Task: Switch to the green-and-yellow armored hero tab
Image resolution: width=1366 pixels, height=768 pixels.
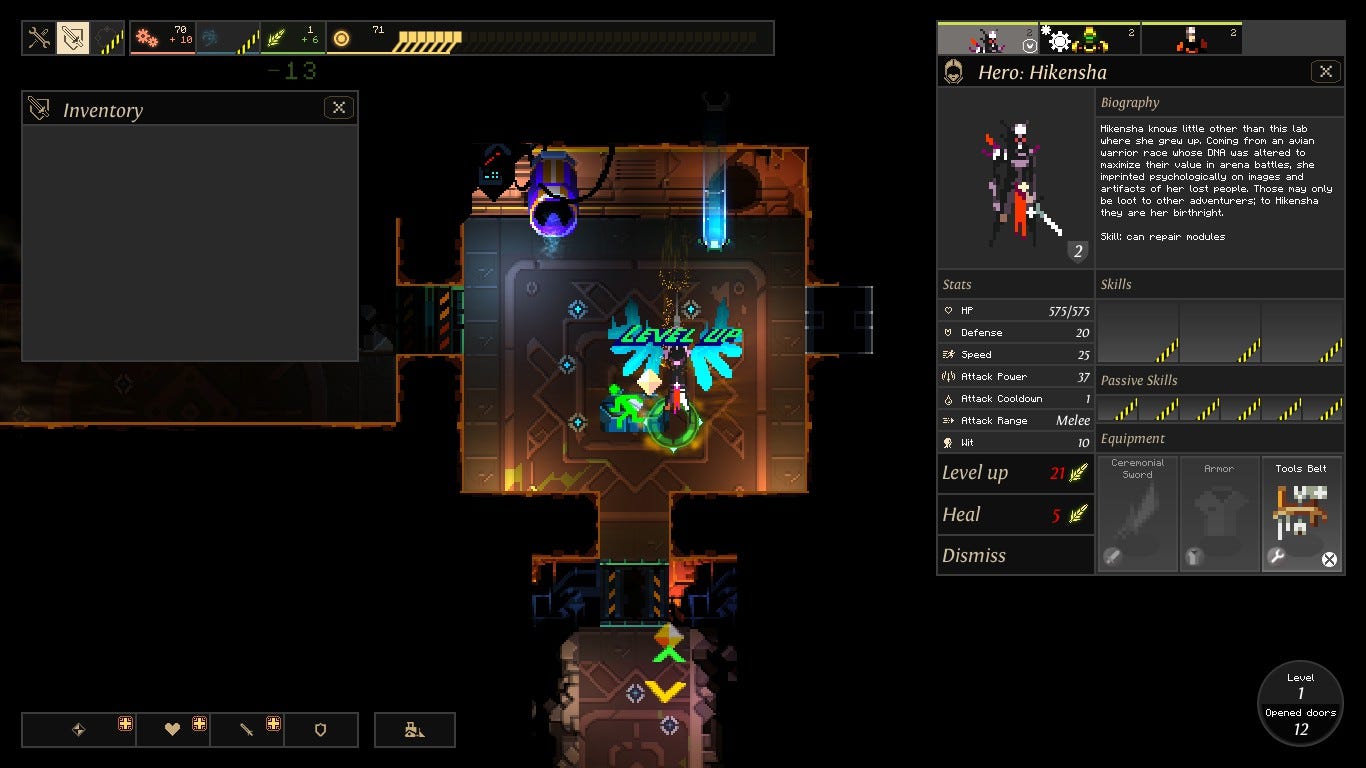Action: [1088, 40]
